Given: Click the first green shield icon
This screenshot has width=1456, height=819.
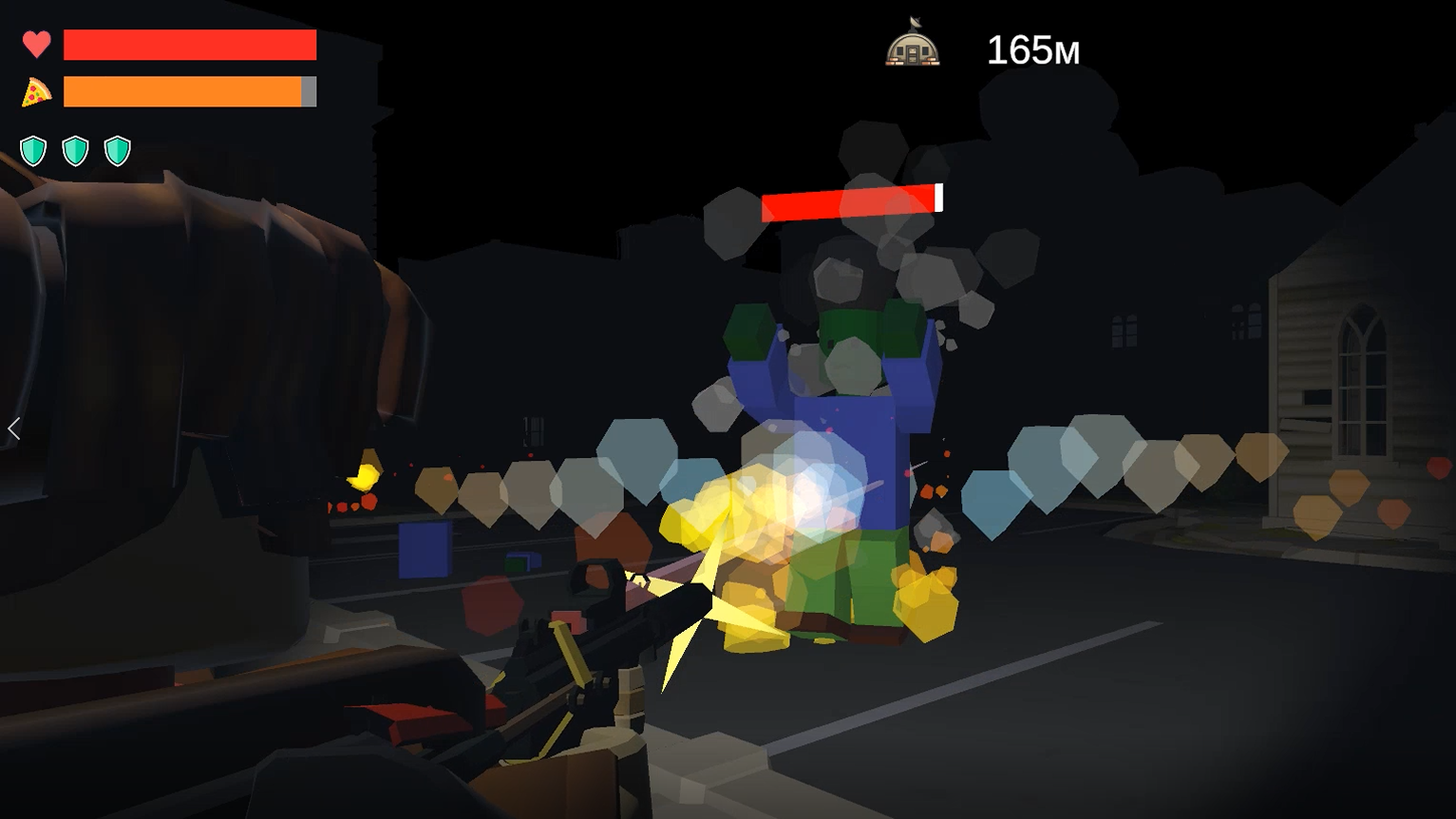Looking at the screenshot, I should coord(33,149).
